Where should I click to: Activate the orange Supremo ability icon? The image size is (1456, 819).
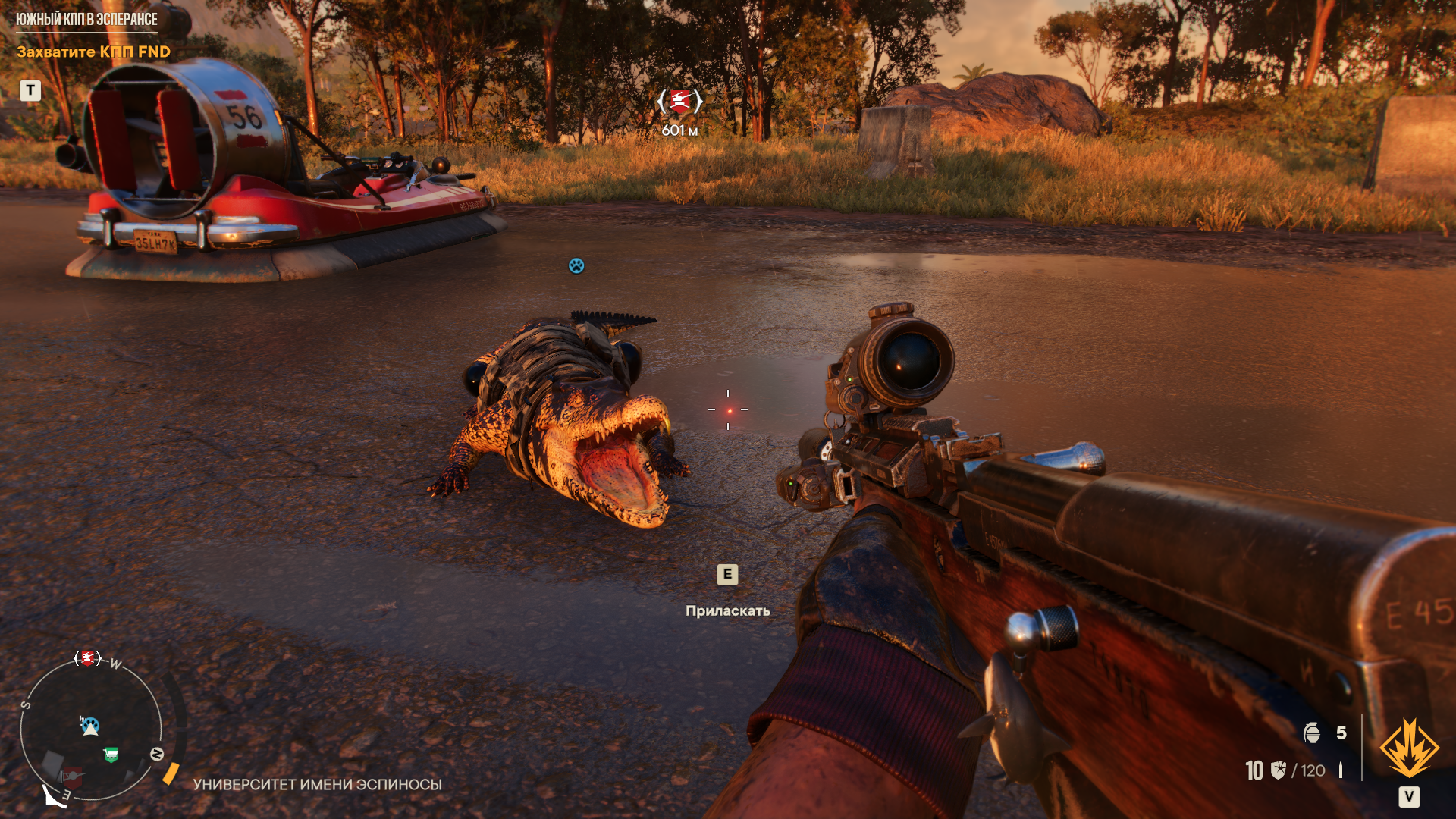click(x=1408, y=749)
